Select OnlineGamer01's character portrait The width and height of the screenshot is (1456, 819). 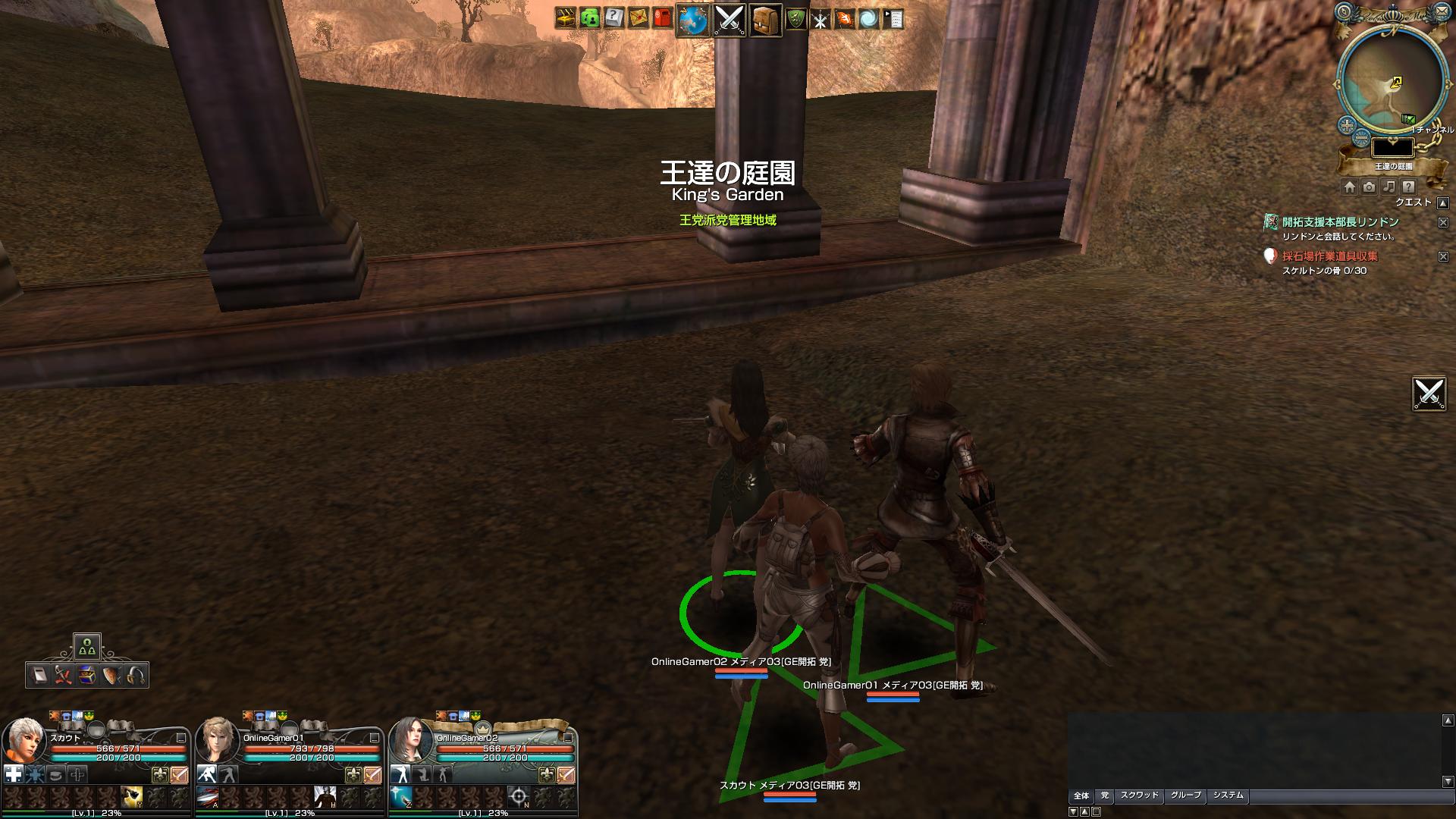218,740
